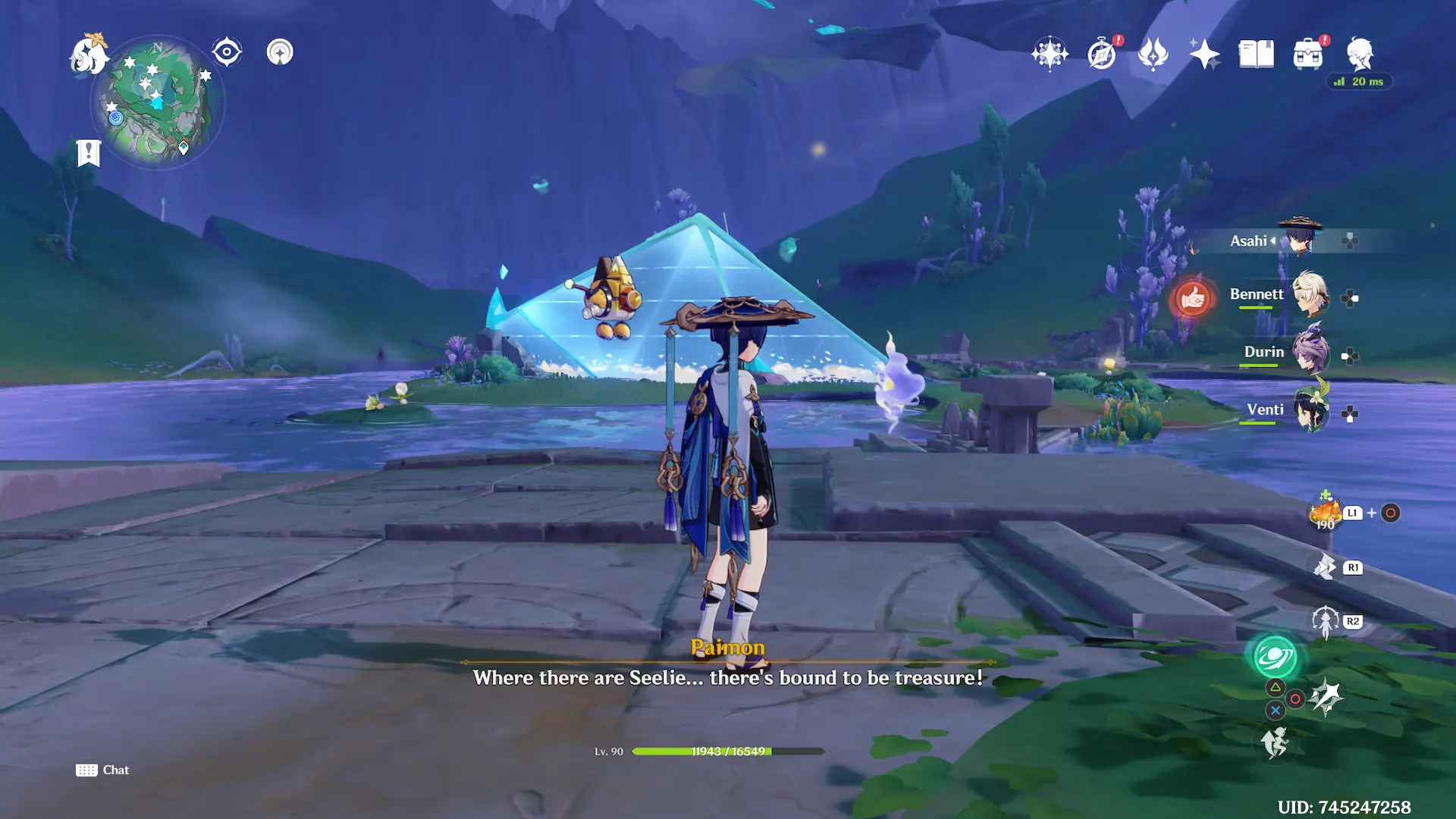The width and height of the screenshot is (1456, 819).
Task: Use the food quick-slot item showing 190
Action: tap(1325, 513)
